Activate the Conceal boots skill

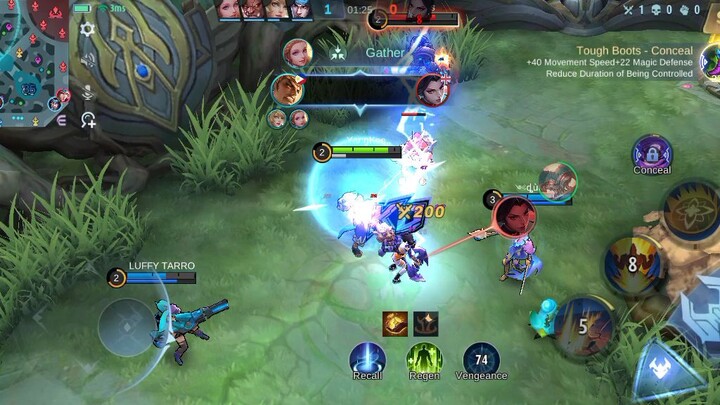click(652, 154)
